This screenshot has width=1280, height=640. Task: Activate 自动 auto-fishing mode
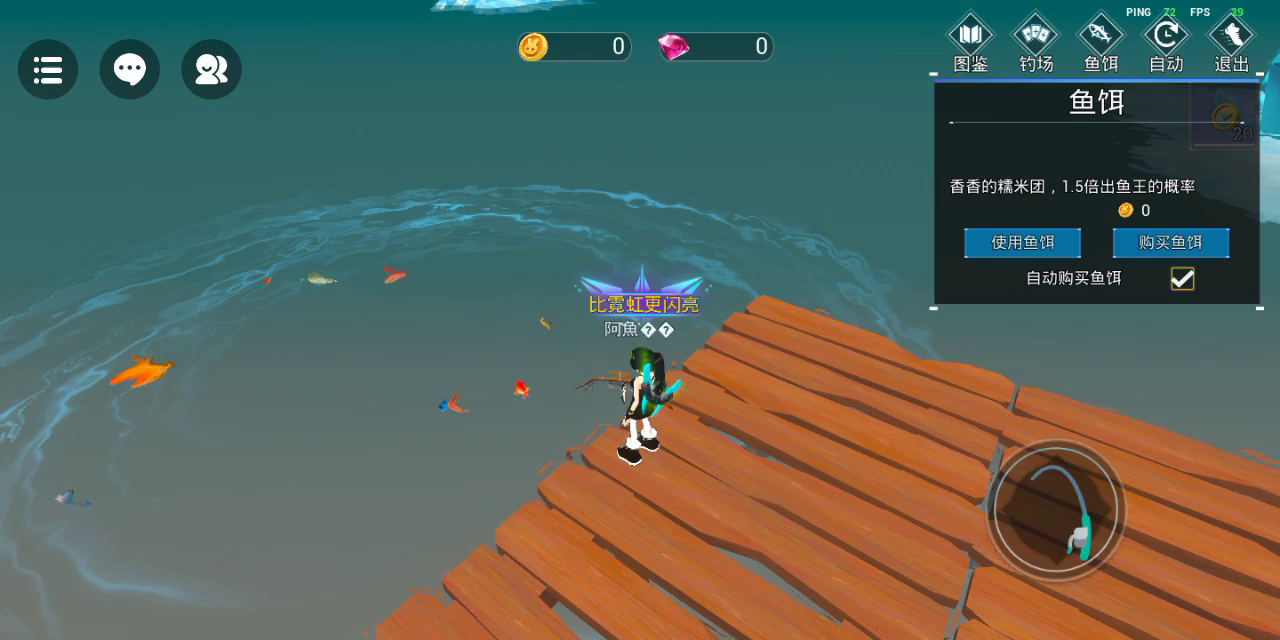point(1166,44)
